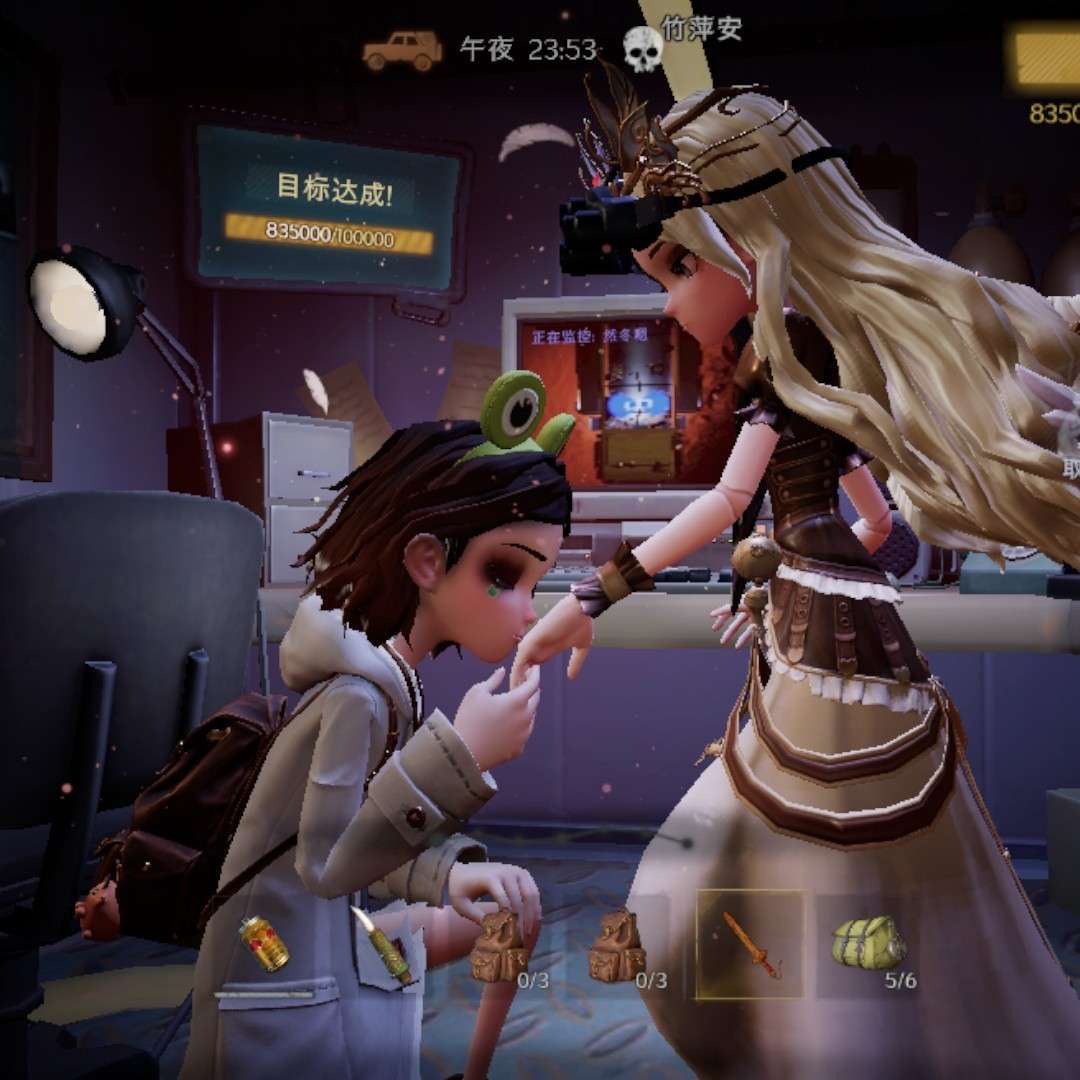Click the car icon beside the clock

click(x=402, y=50)
